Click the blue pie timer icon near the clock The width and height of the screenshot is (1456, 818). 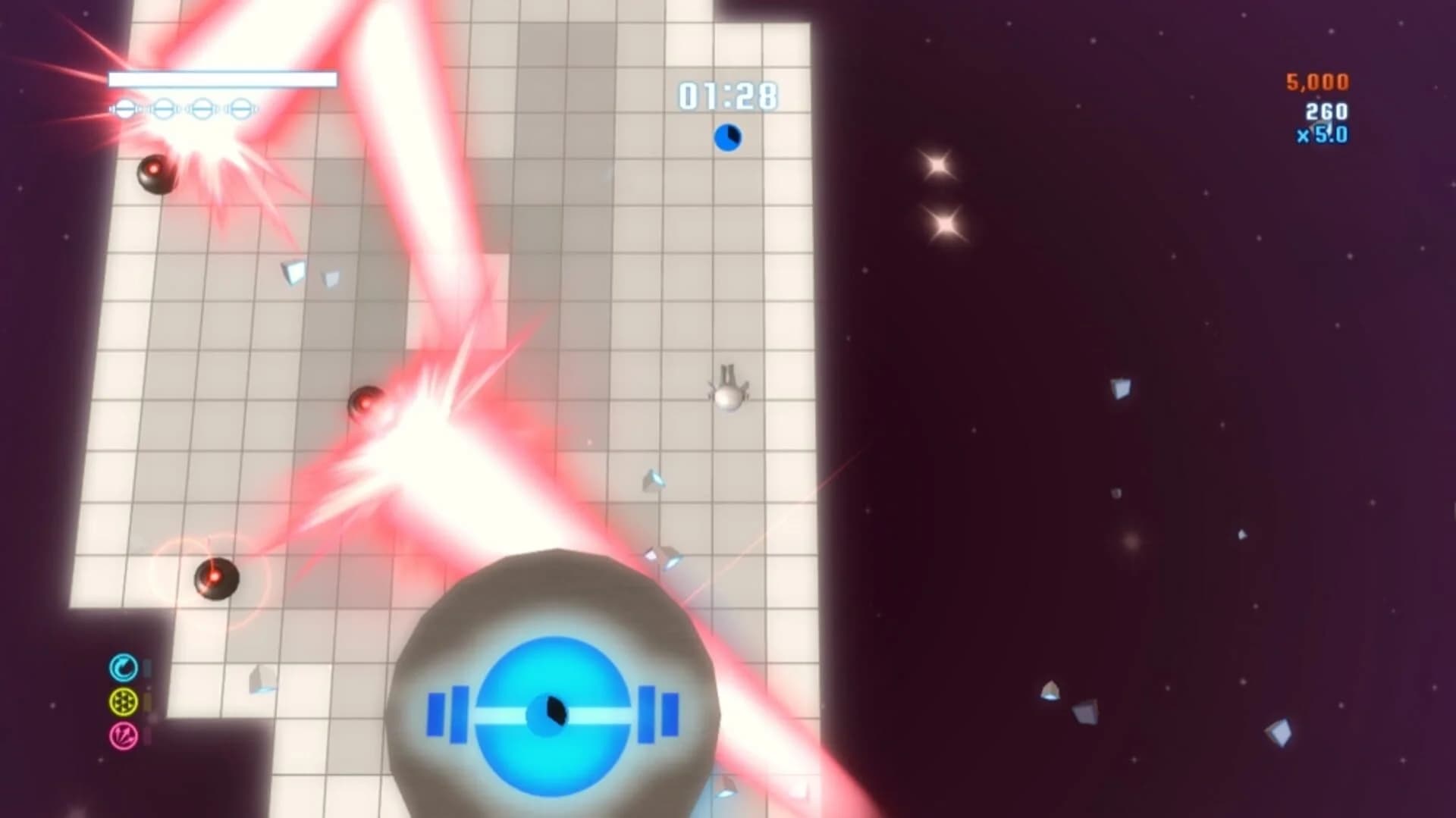[726, 139]
